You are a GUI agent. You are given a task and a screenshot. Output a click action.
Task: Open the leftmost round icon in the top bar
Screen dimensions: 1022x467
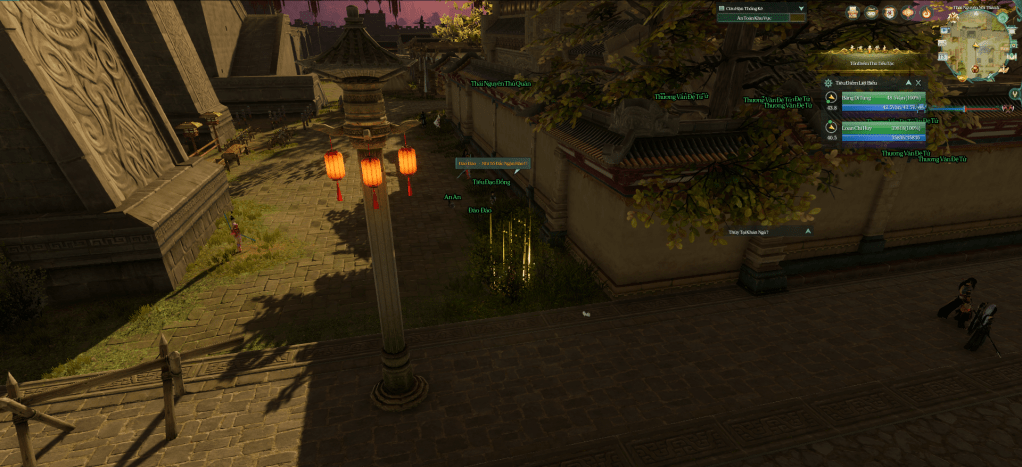(853, 12)
